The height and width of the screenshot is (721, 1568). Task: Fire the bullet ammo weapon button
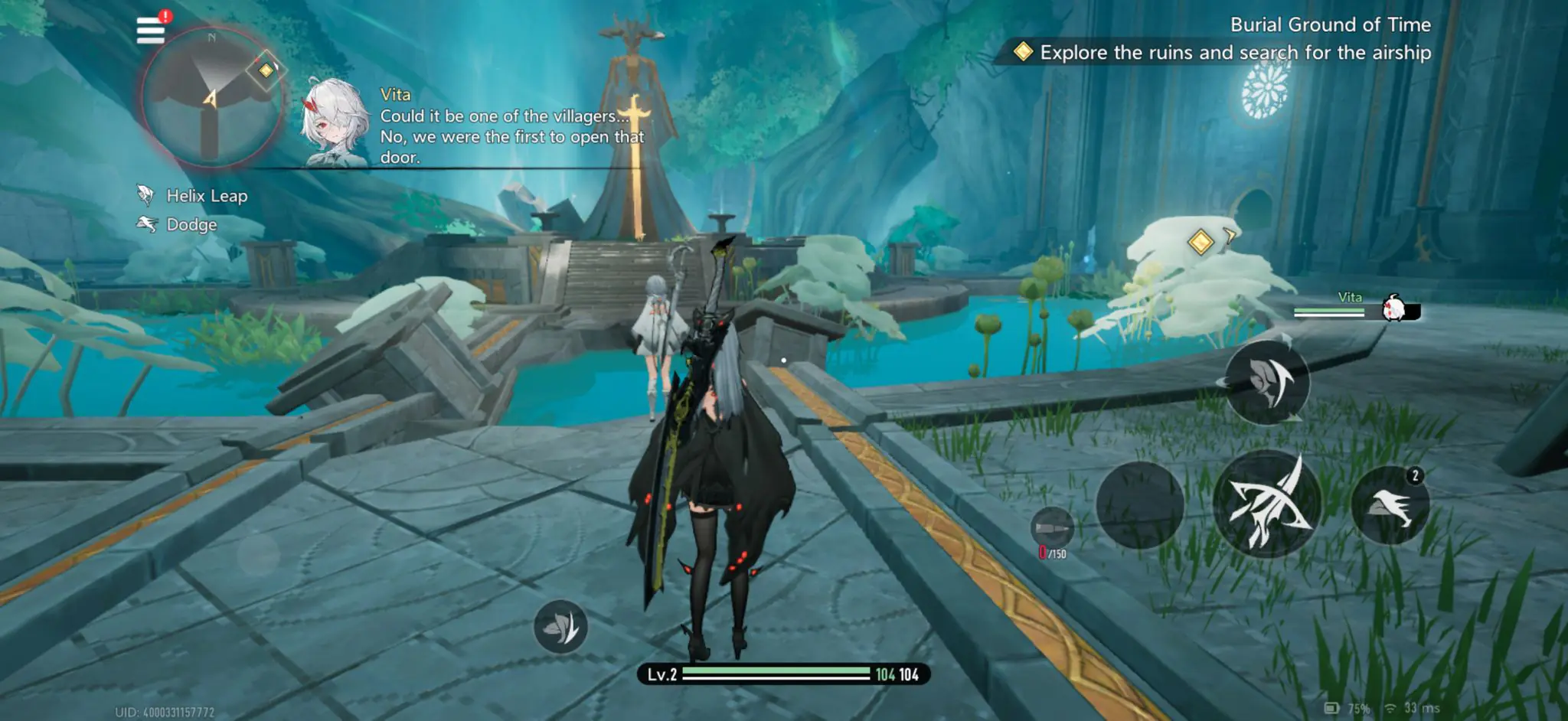click(1051, 528)
